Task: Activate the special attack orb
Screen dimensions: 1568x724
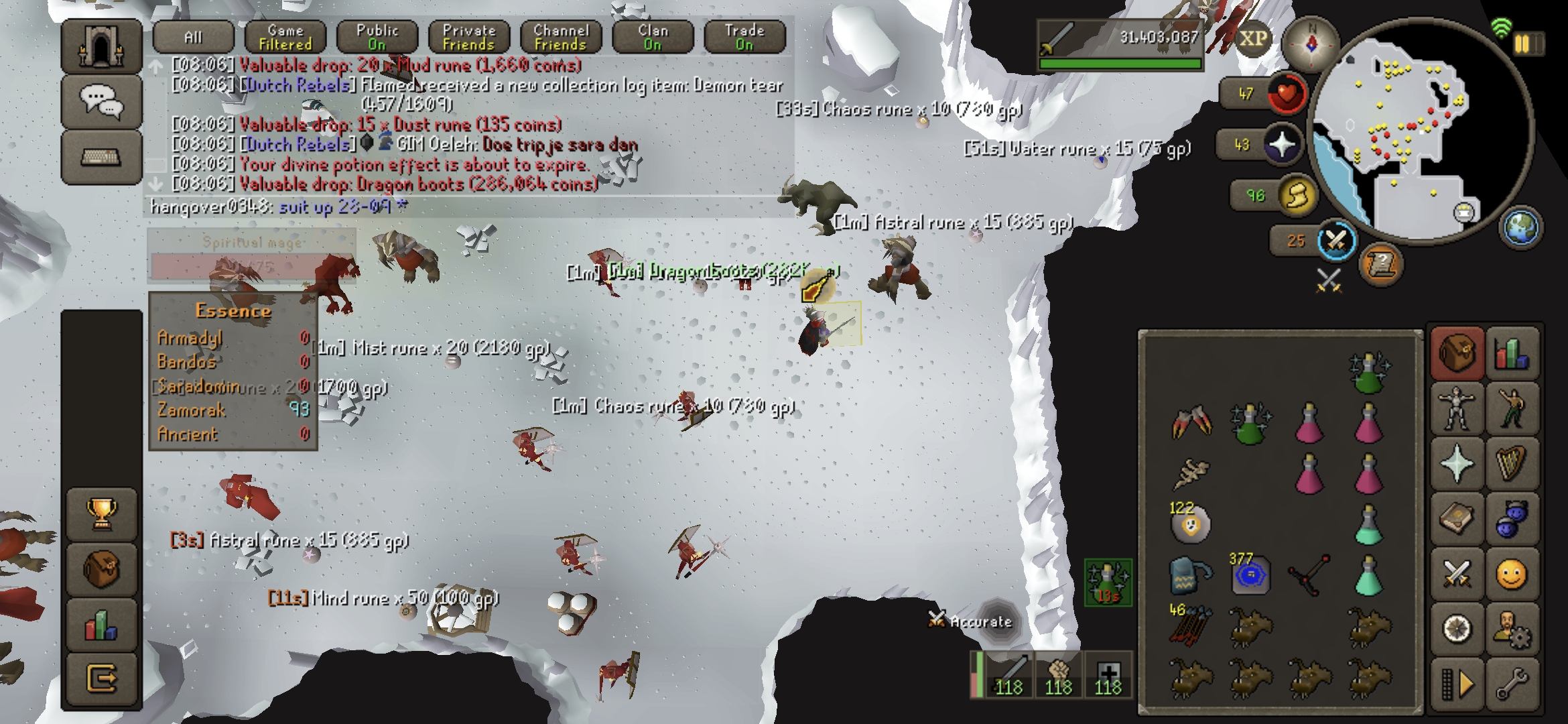Action: pyautogui.click(x=1335, y=241)
